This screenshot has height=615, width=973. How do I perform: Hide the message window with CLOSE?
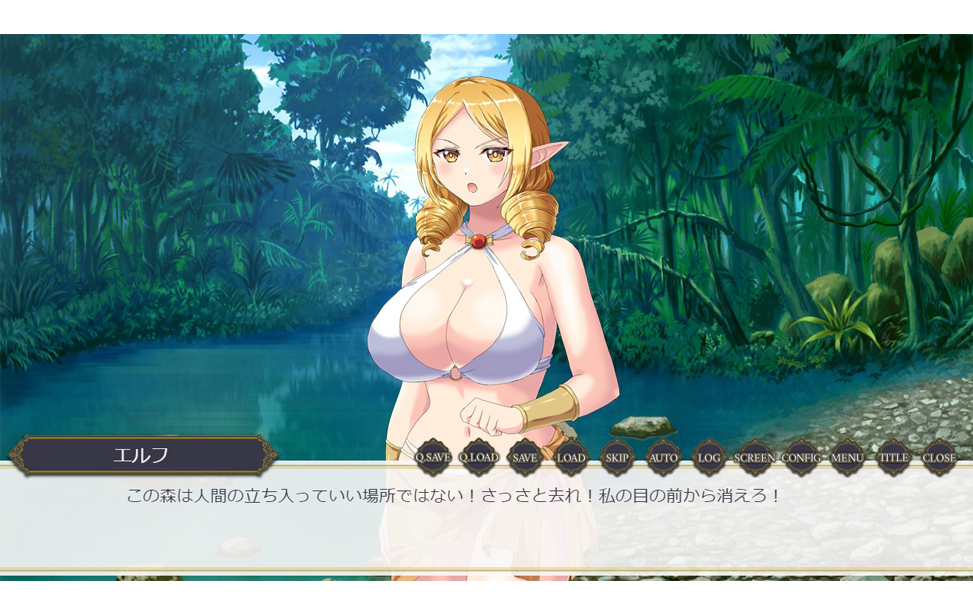pos(939,458)
